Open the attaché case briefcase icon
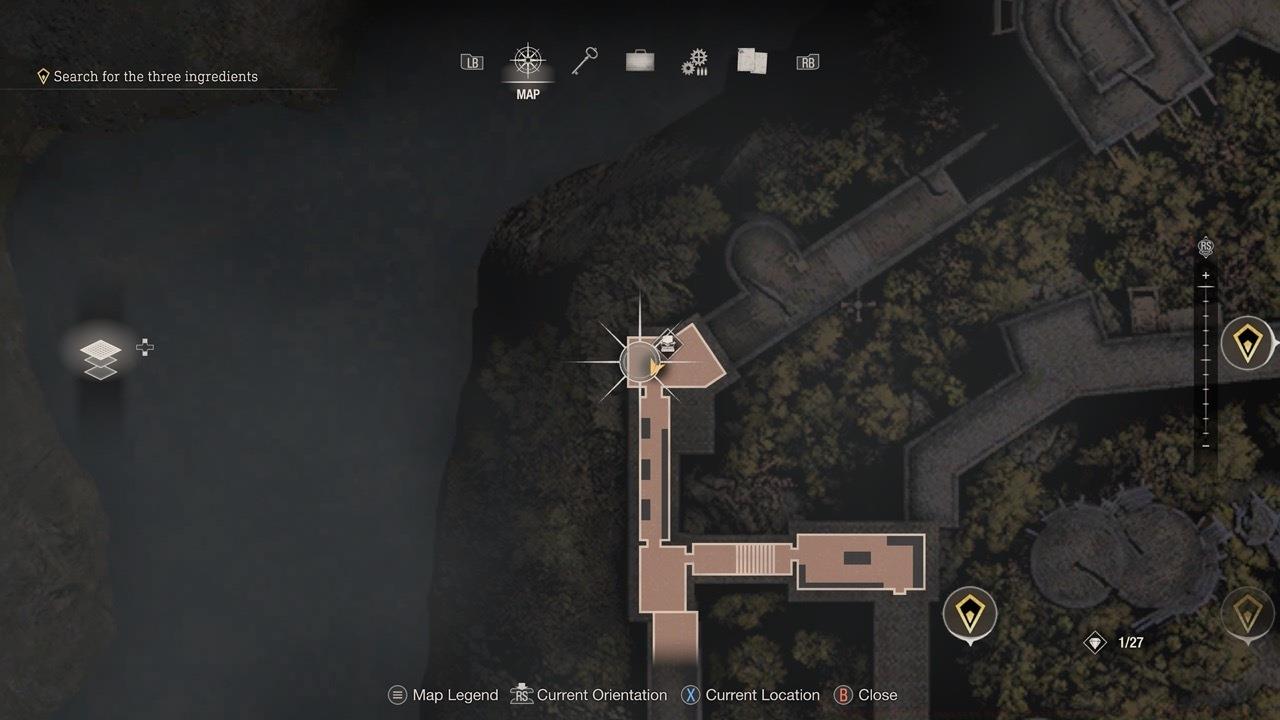Image resolution: width=1280 pixels, height=720 pixels. [639, 60]
